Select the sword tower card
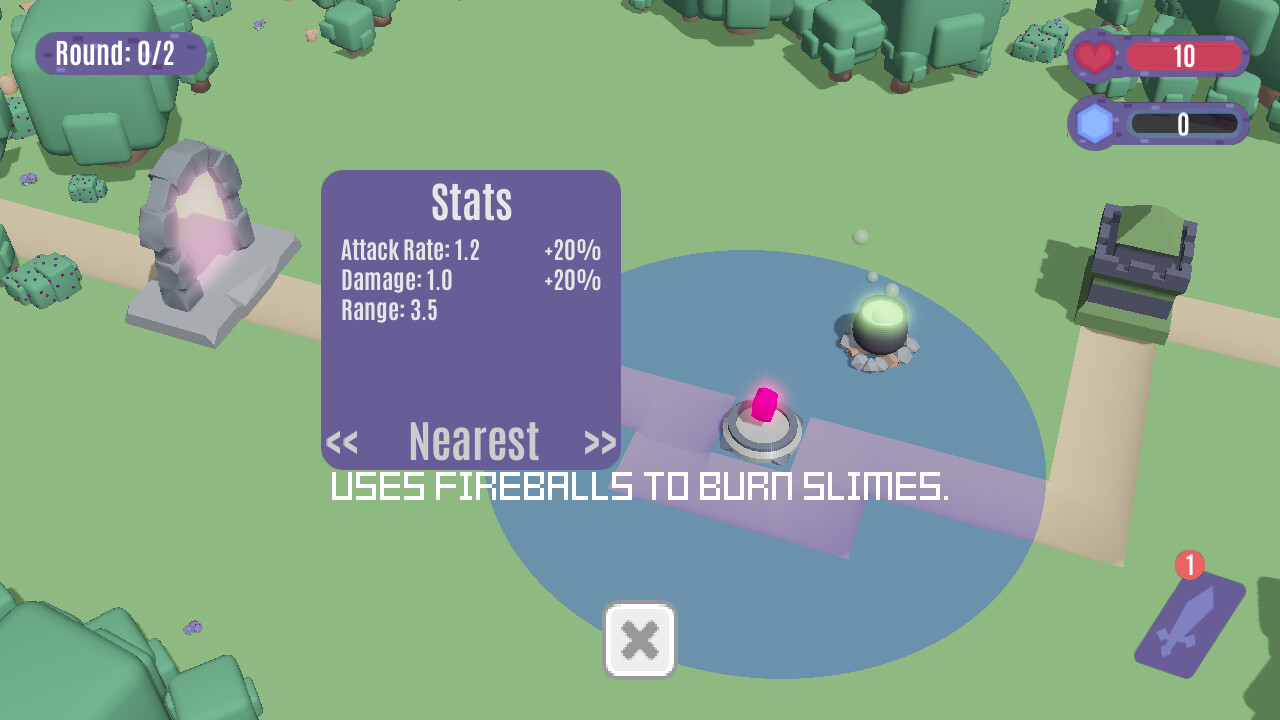Viewport: 1280px width, 720px height. click(x=1189, y=625)
